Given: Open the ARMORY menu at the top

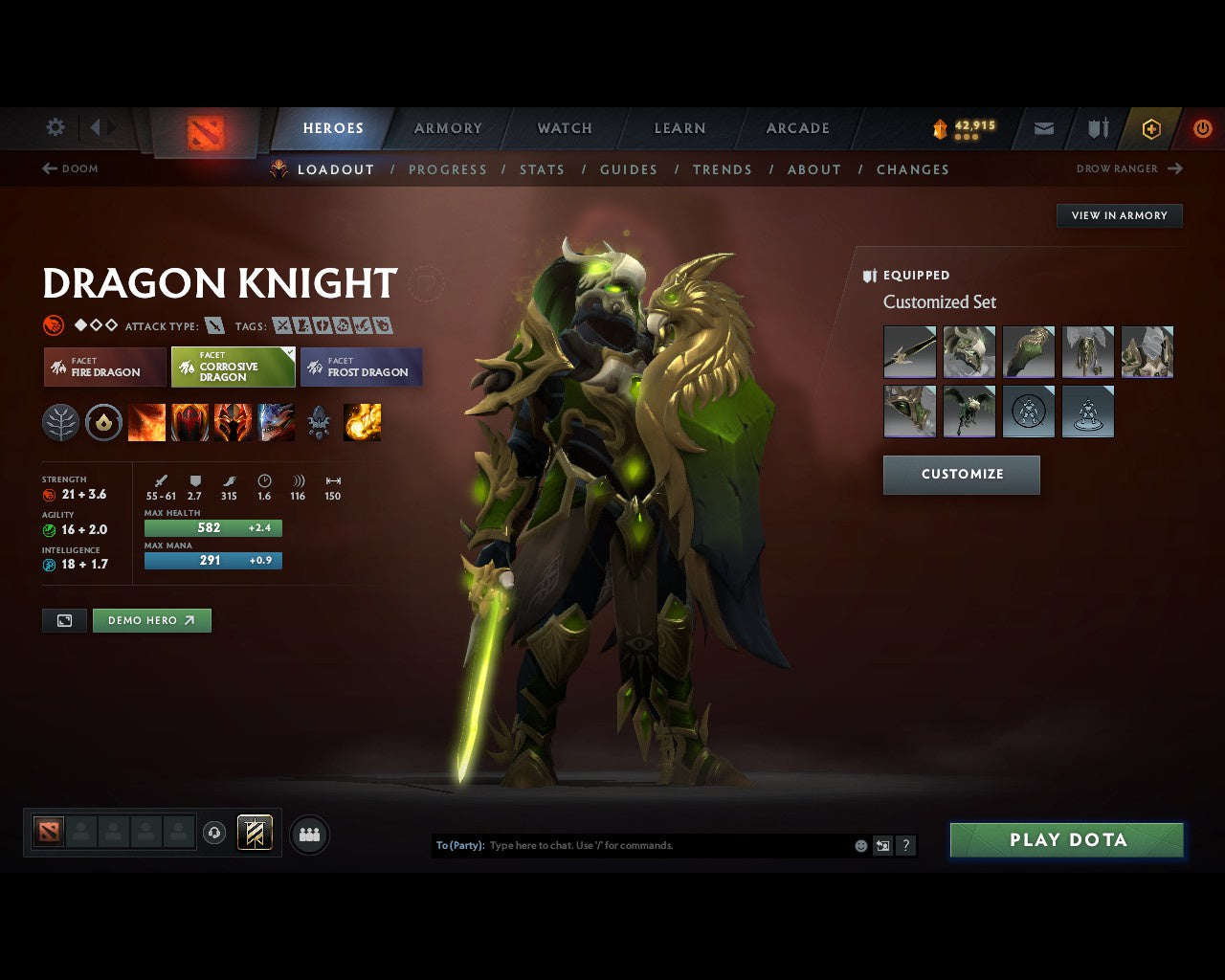Looking at the screenshot, I should coord(447,127).
